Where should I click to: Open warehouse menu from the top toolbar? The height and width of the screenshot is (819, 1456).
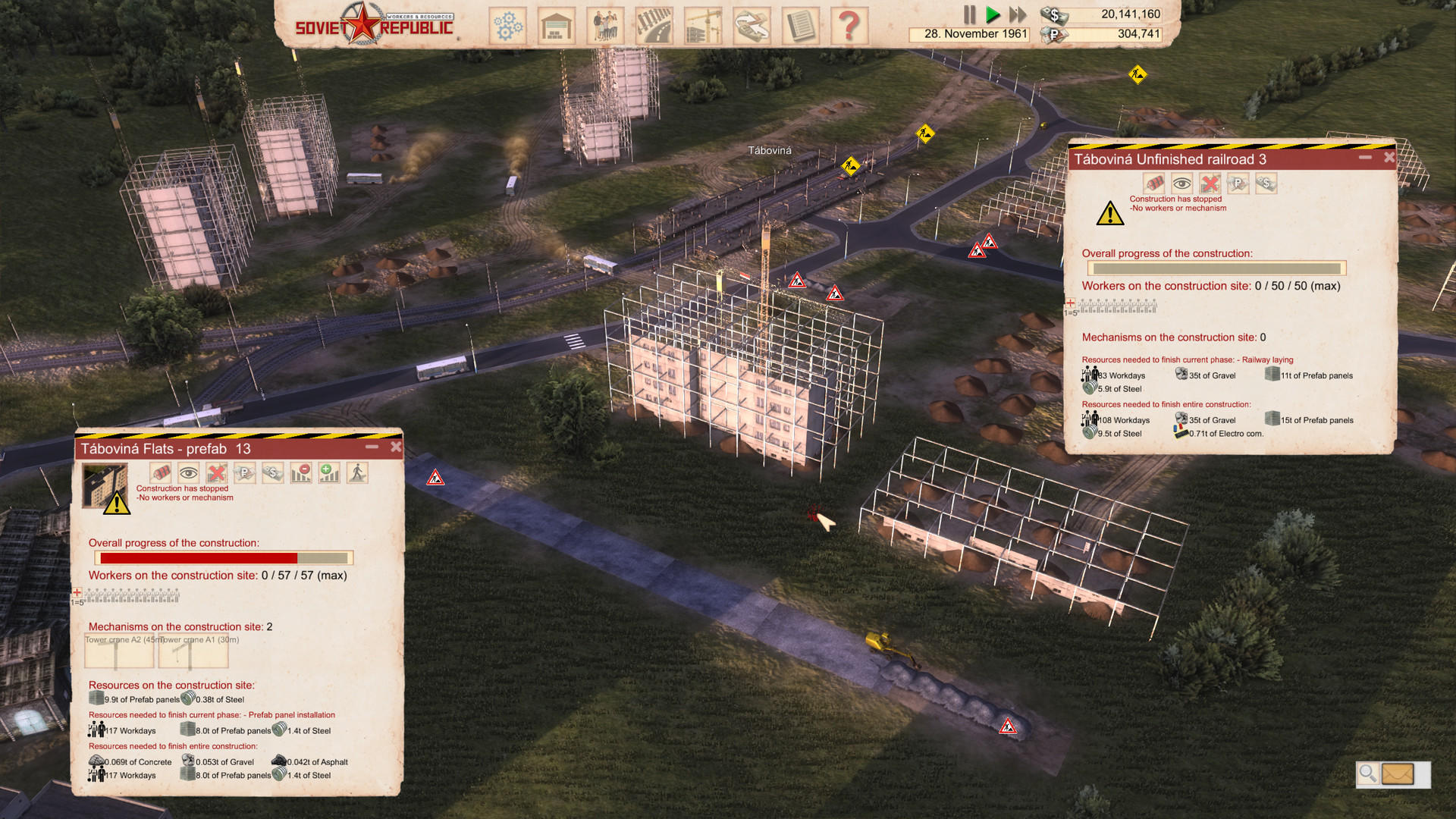(x=557, y=25)
